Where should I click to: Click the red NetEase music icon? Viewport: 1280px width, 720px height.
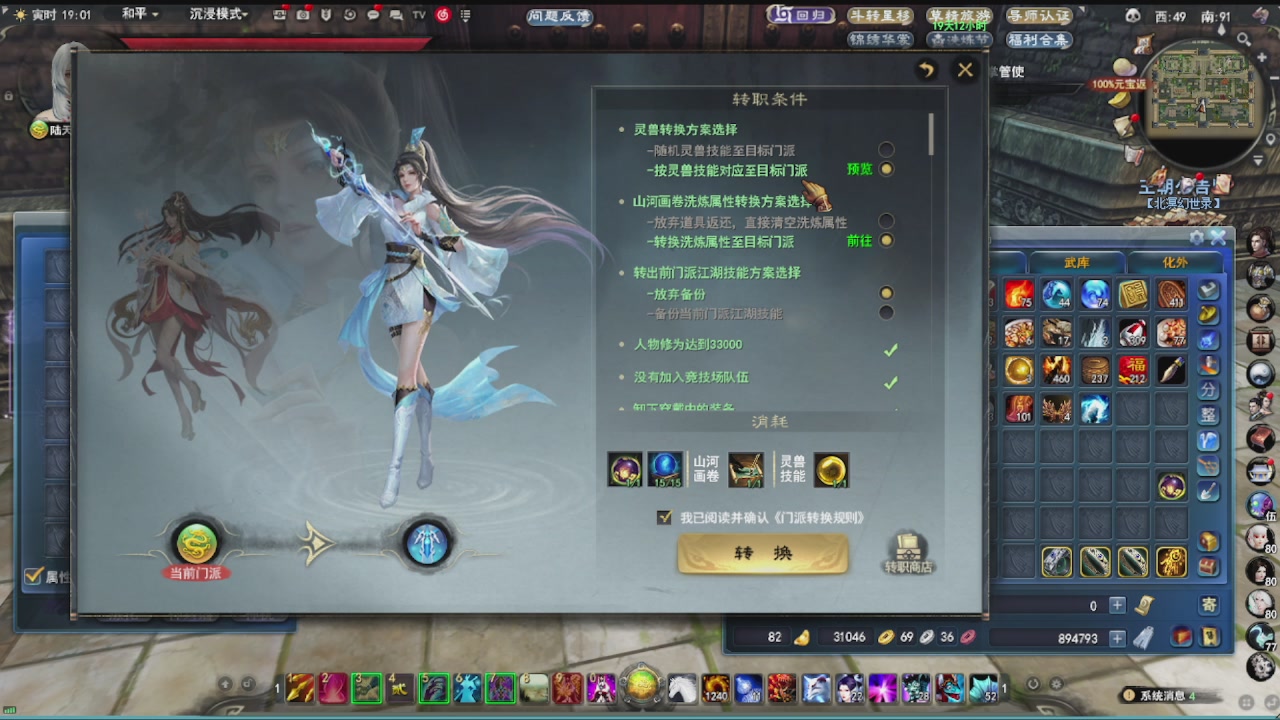pos(444,13)
